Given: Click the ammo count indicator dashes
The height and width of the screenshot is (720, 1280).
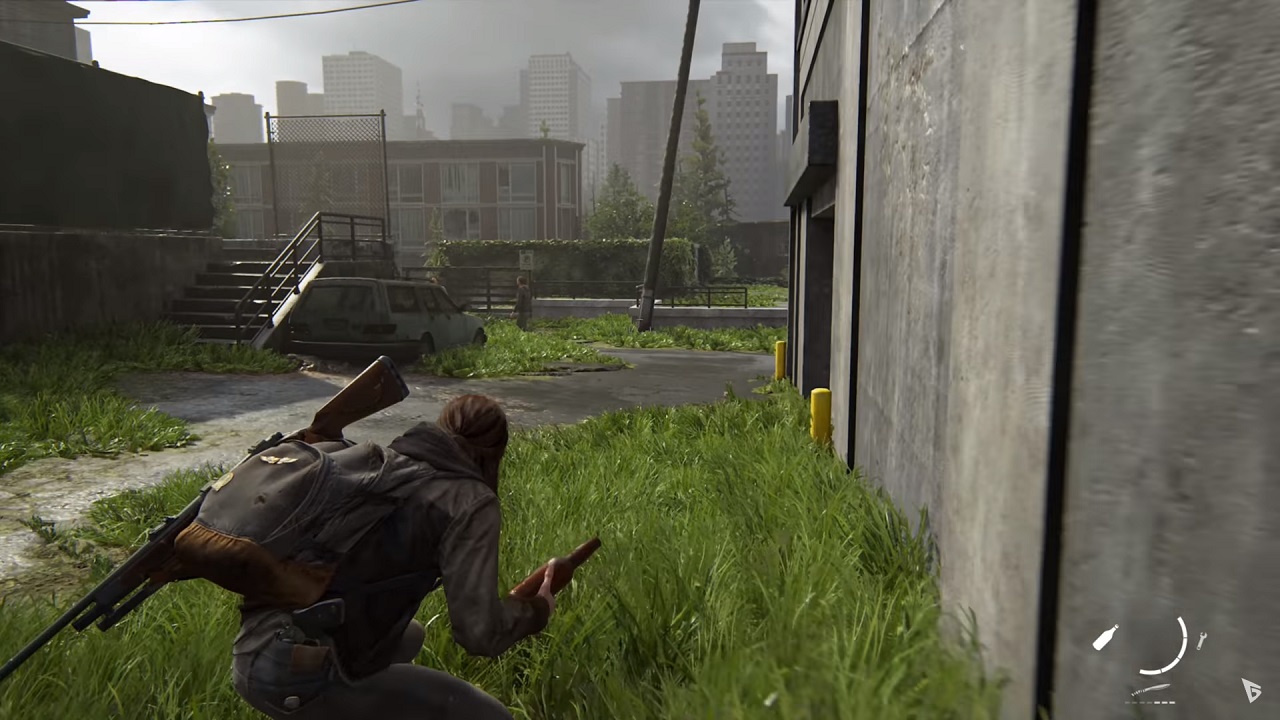Looking at the screenshot, I should [x=1150, y=702].
